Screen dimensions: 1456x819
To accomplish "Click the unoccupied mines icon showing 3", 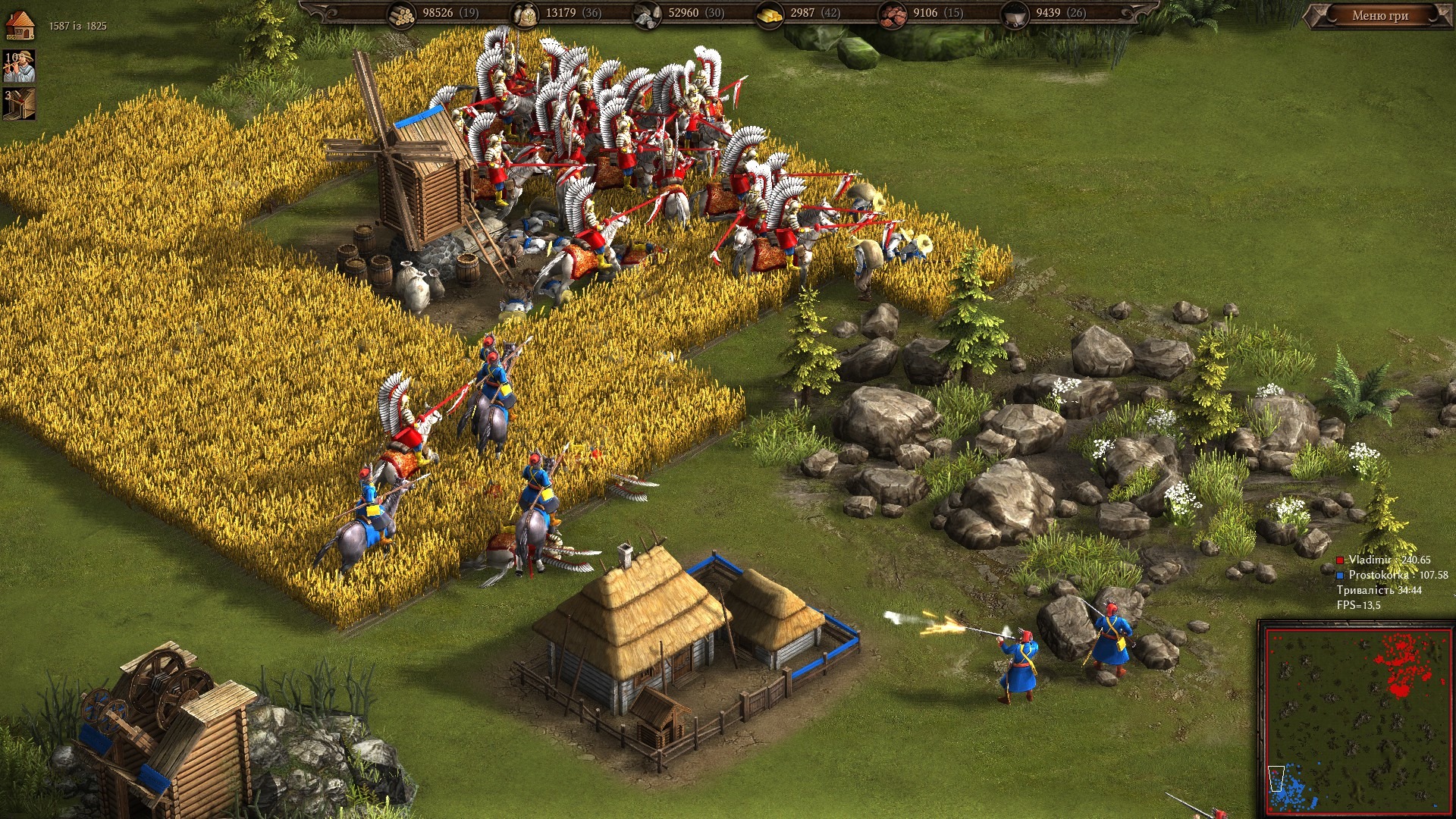I will tap(19, 104).
